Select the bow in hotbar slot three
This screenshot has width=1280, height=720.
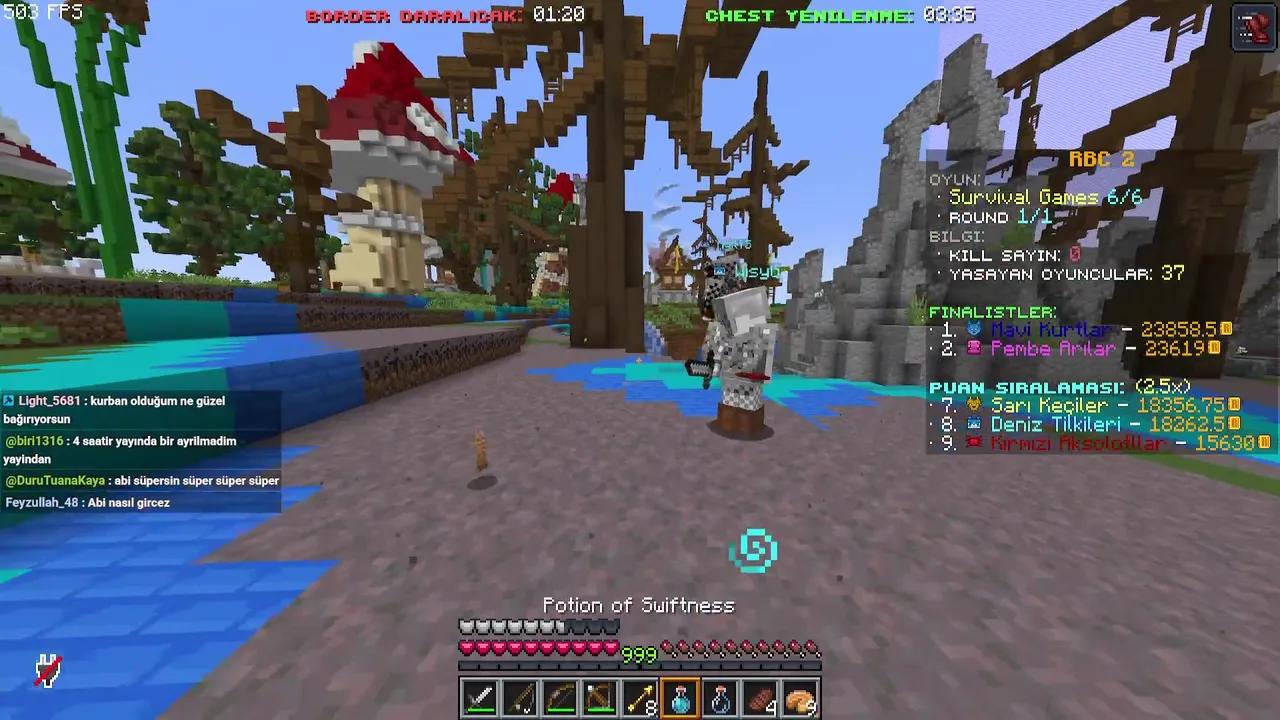[x=560, y=697]
